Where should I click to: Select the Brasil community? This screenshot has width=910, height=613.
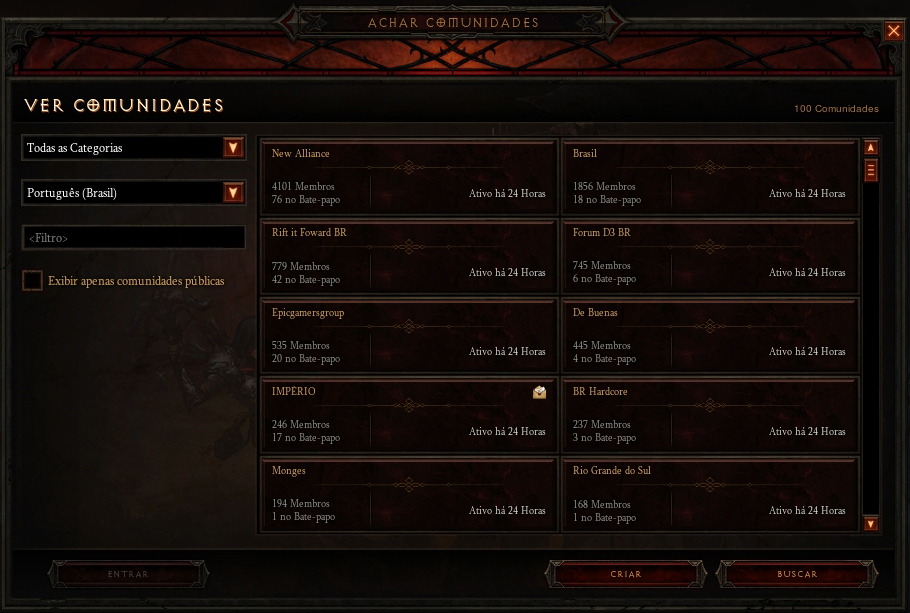click(709, 177)
